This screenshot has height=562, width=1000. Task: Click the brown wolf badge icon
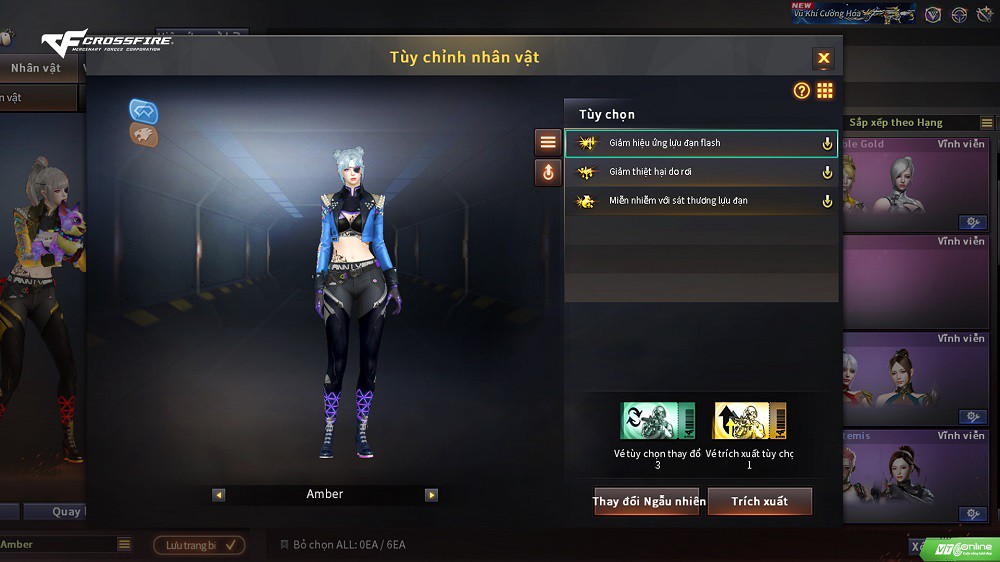pyautogui.click(x=144, y=135)
